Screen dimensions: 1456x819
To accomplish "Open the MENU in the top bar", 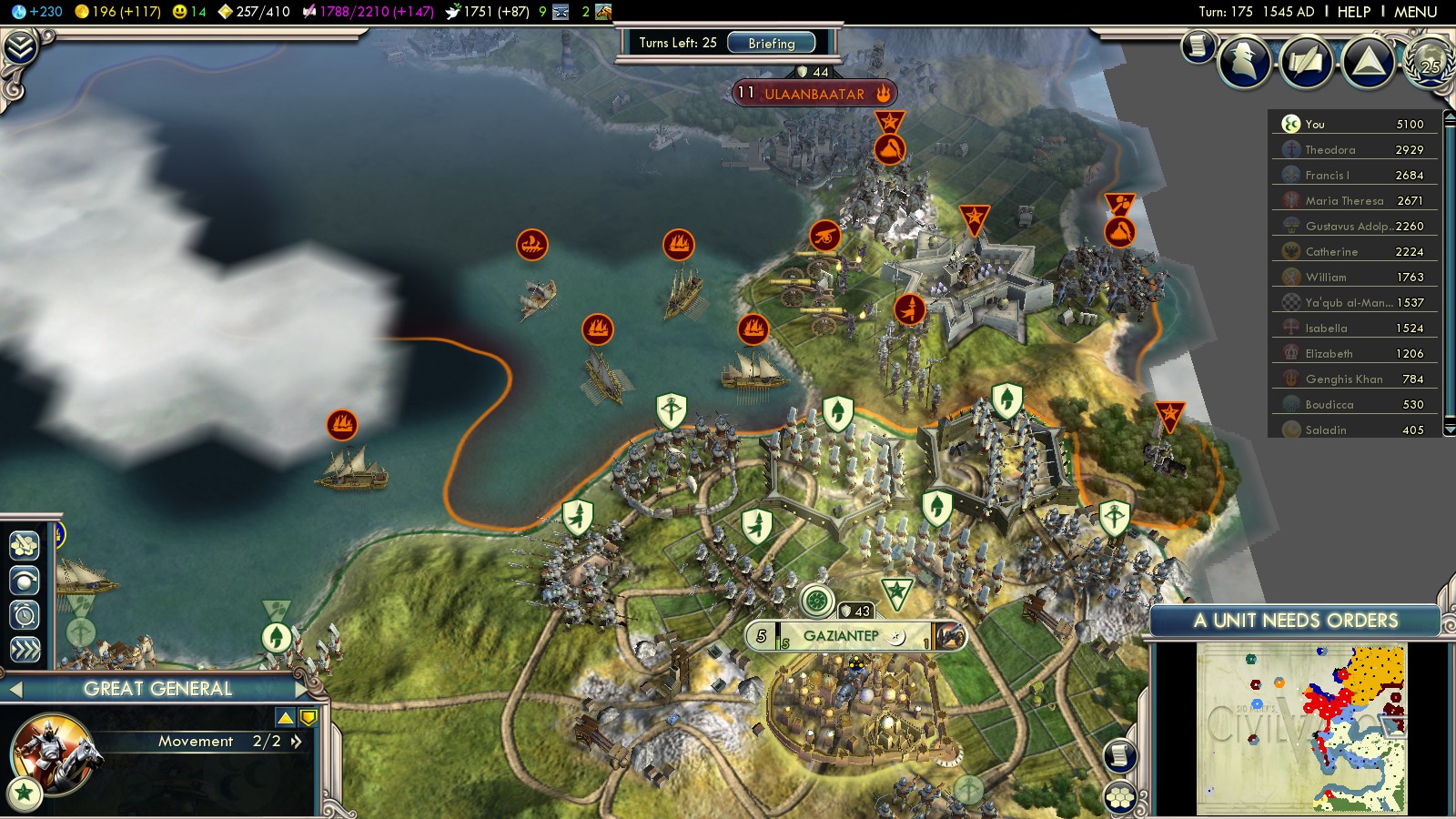I will pos(1415,12).
